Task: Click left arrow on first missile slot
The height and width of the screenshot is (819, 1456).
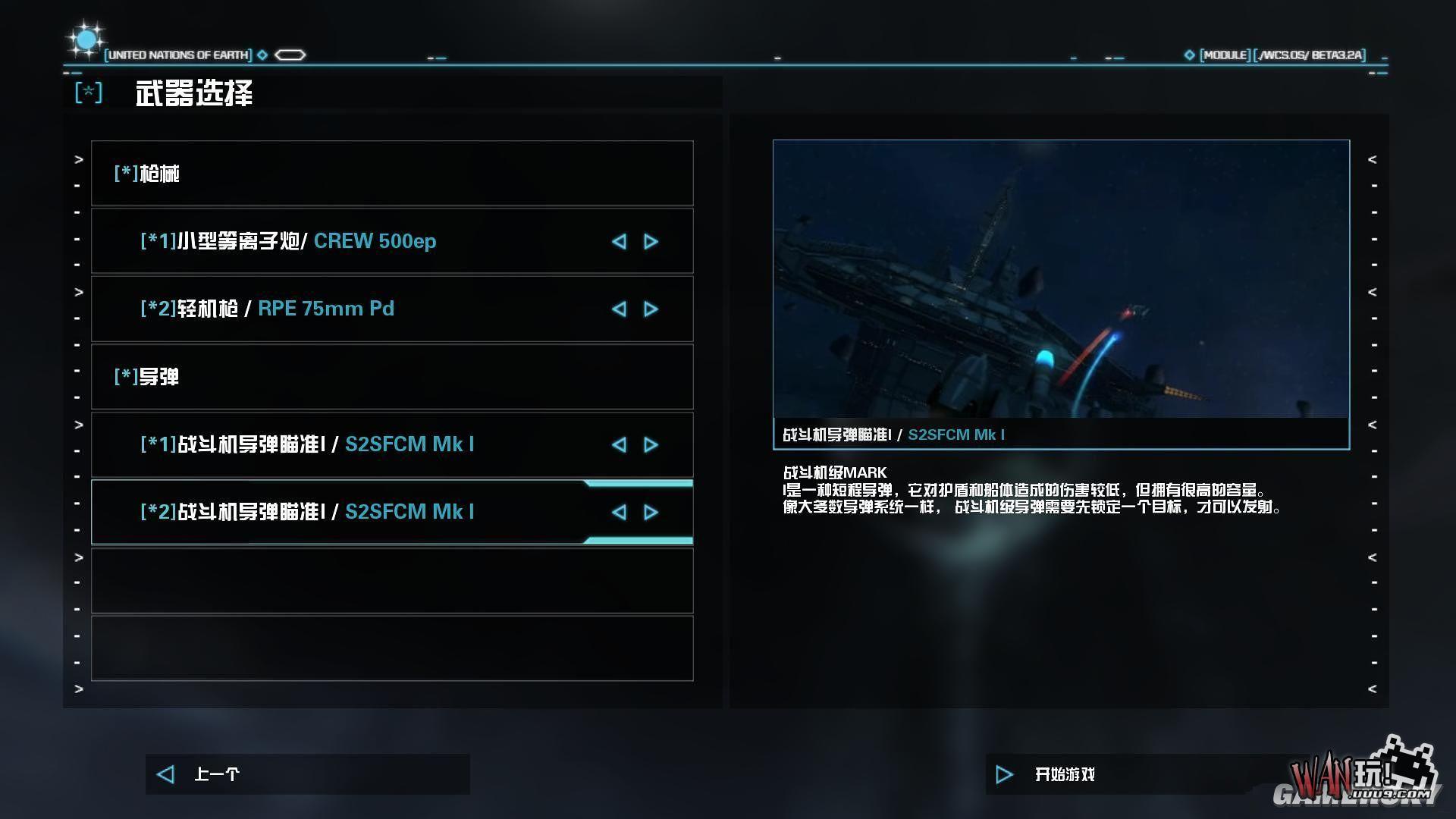Action: point(619,444)
